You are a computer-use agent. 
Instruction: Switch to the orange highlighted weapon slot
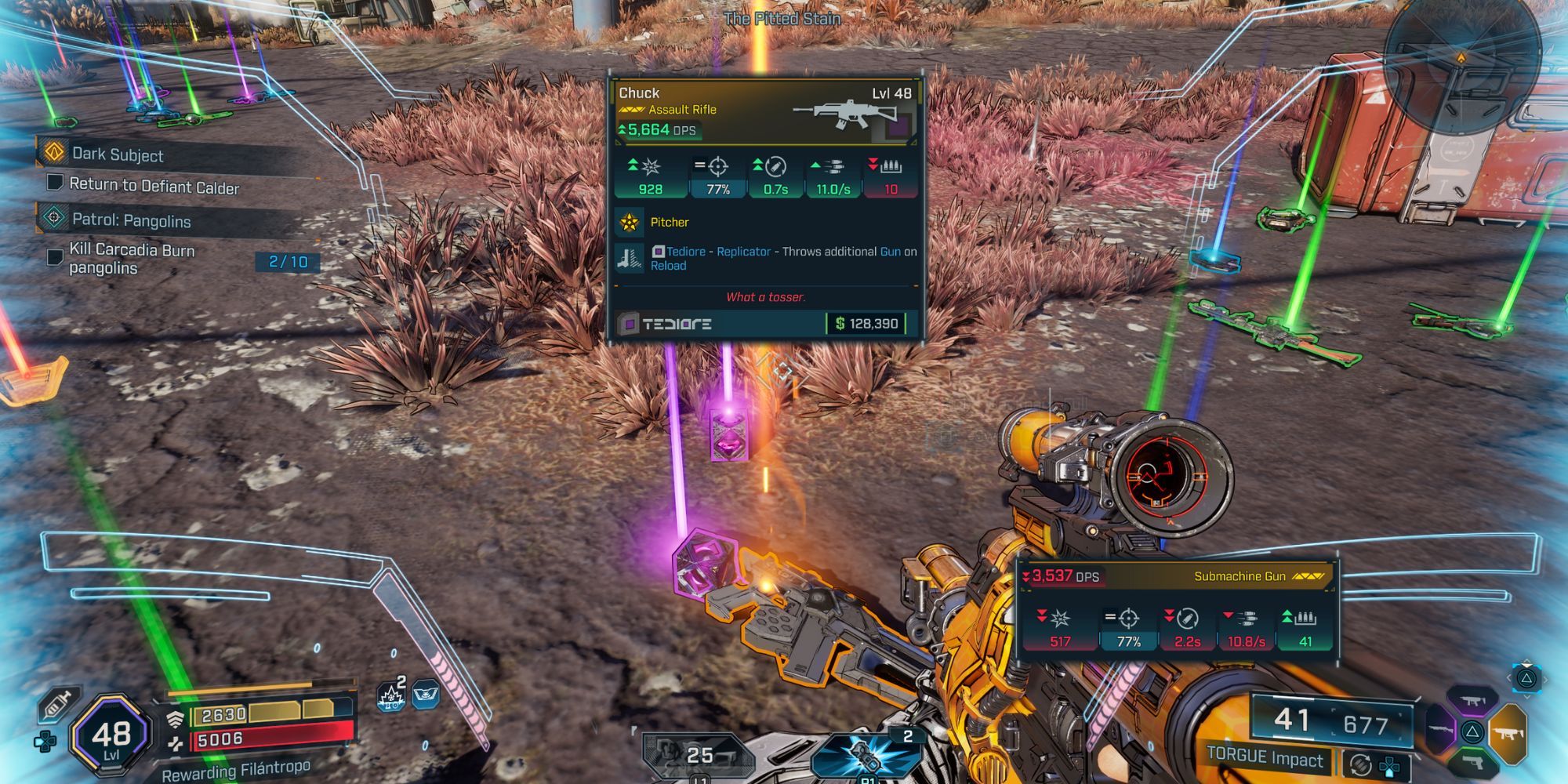[x=1508, y=734]
